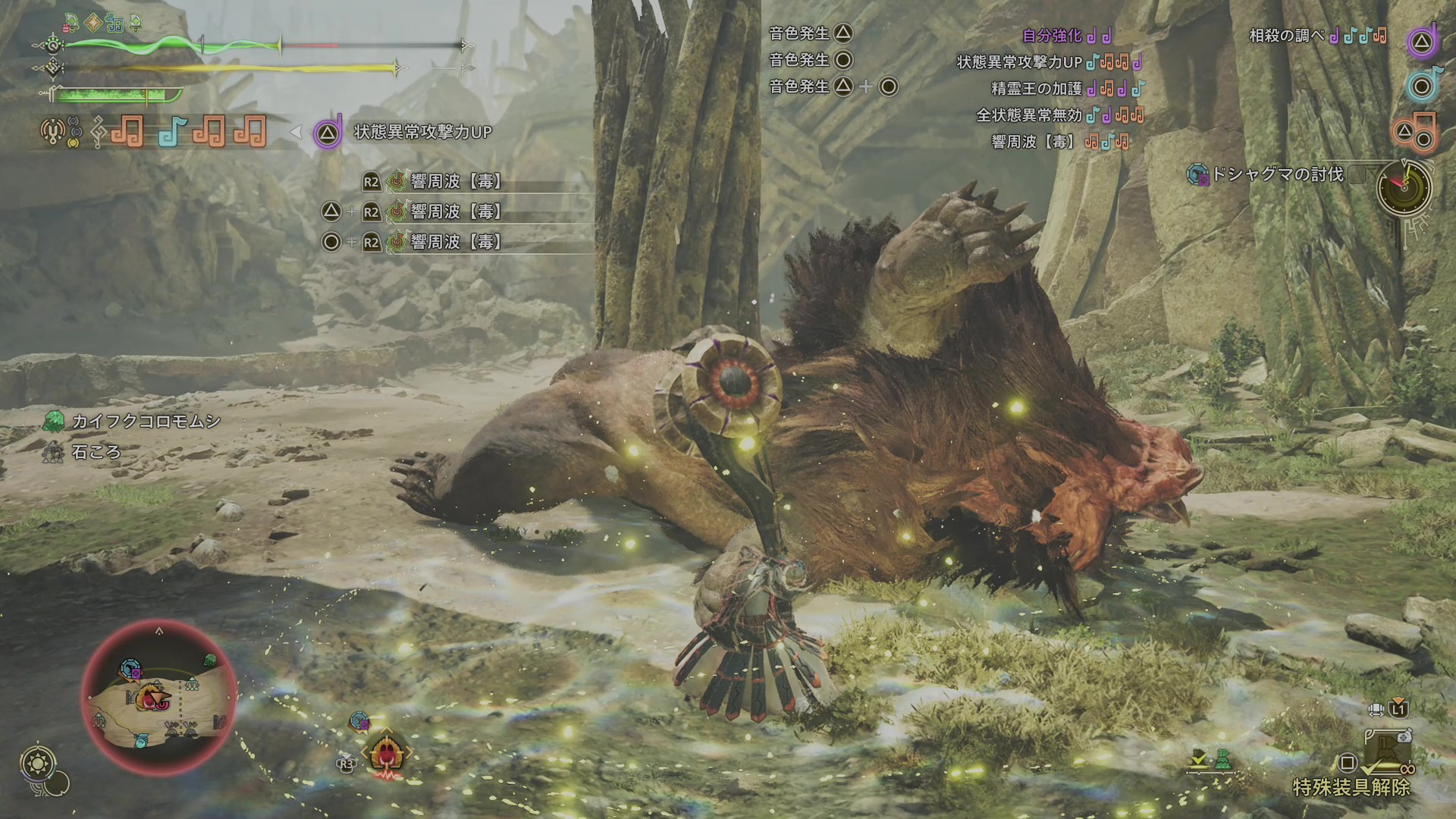Click the quest timer clock icon
The height and width of the screenshot is (819, 1456).
1404,187
